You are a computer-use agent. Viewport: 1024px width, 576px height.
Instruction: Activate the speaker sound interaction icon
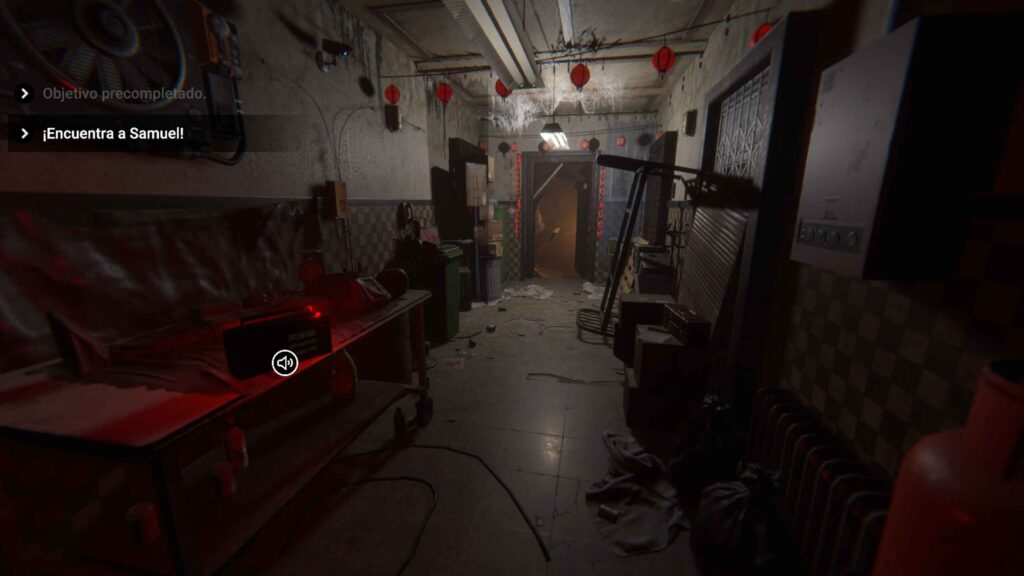point(285,363)
